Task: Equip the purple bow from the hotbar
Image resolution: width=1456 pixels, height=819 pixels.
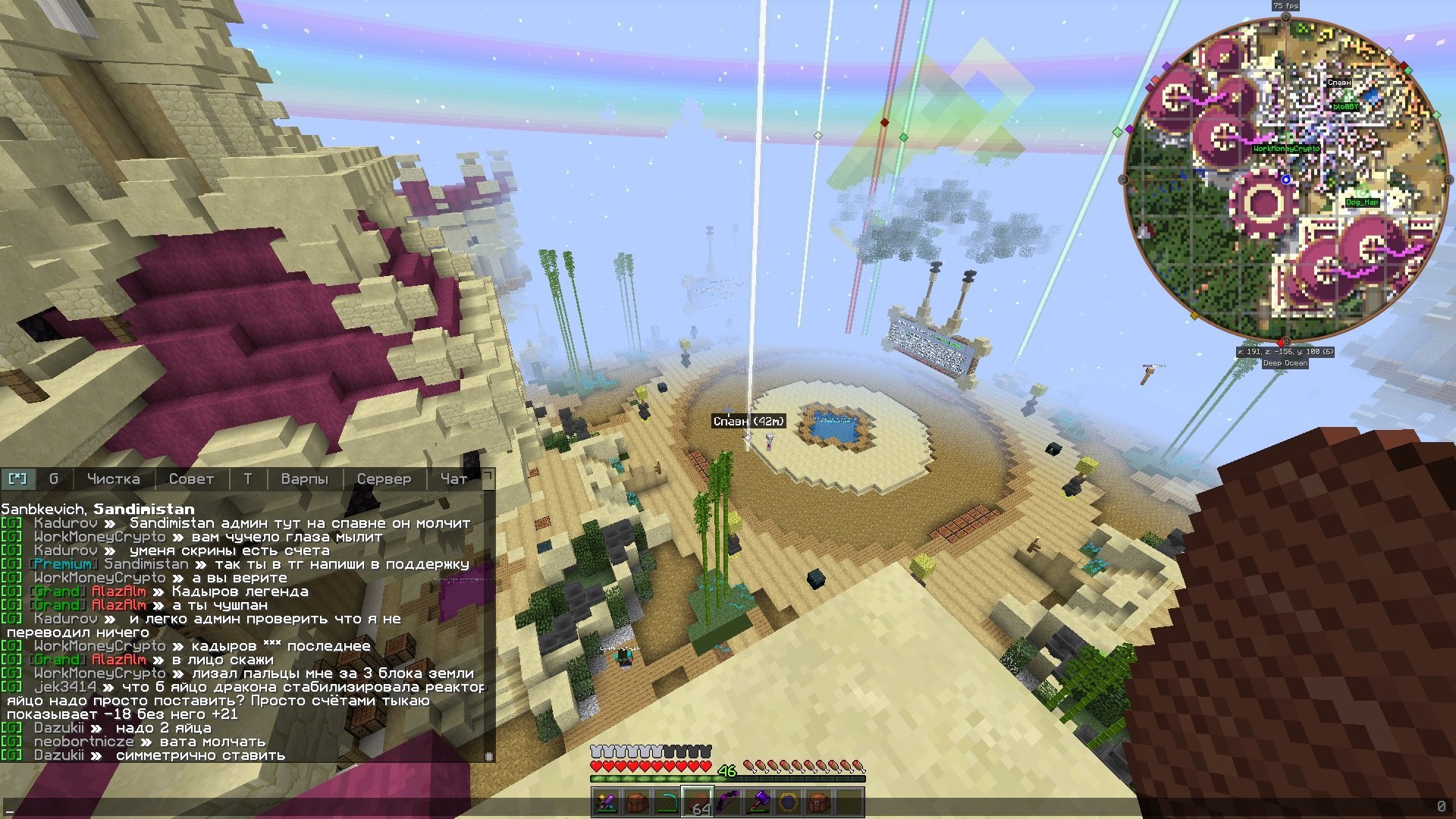Action: click(x=728, y=802)
